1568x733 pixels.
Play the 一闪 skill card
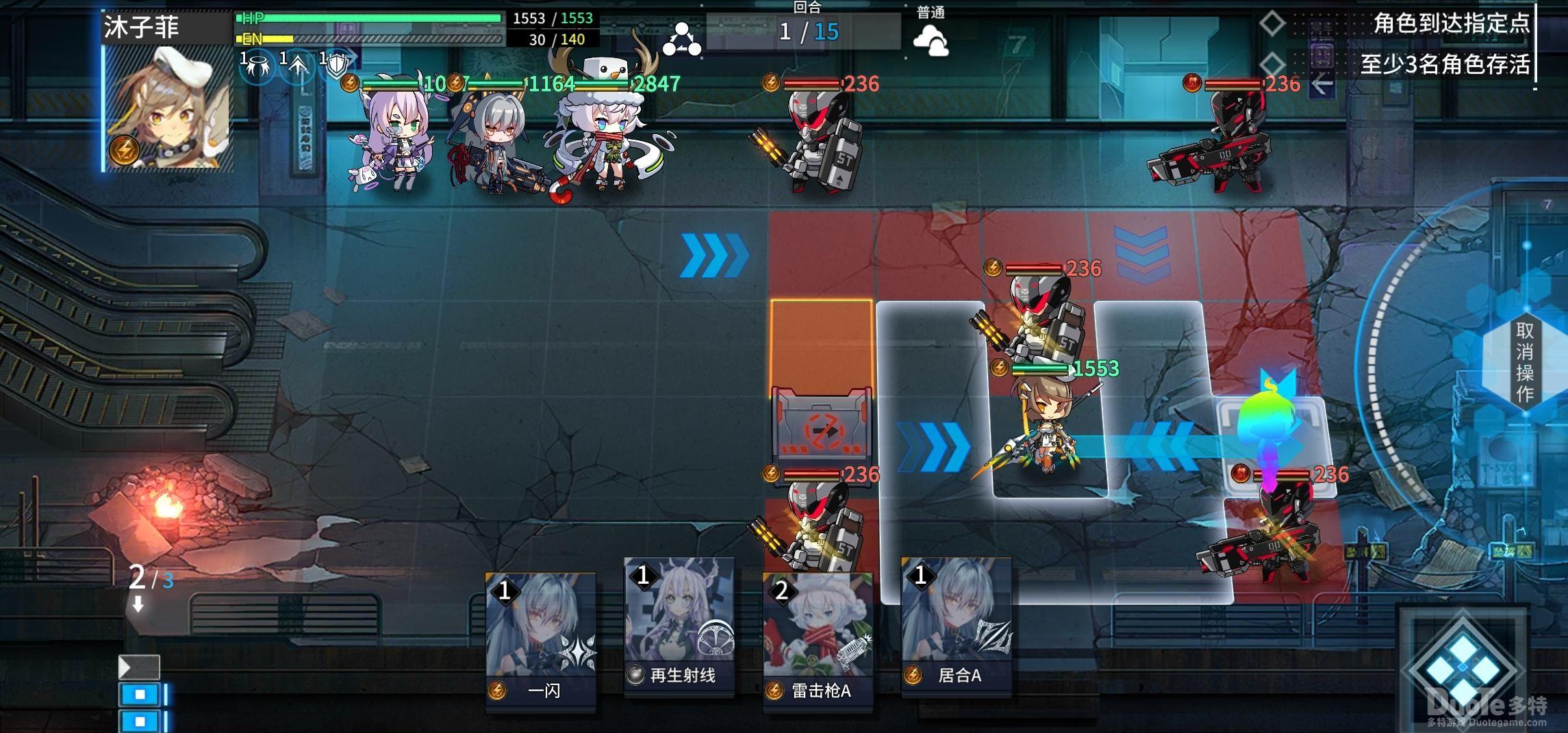(541, 641)
